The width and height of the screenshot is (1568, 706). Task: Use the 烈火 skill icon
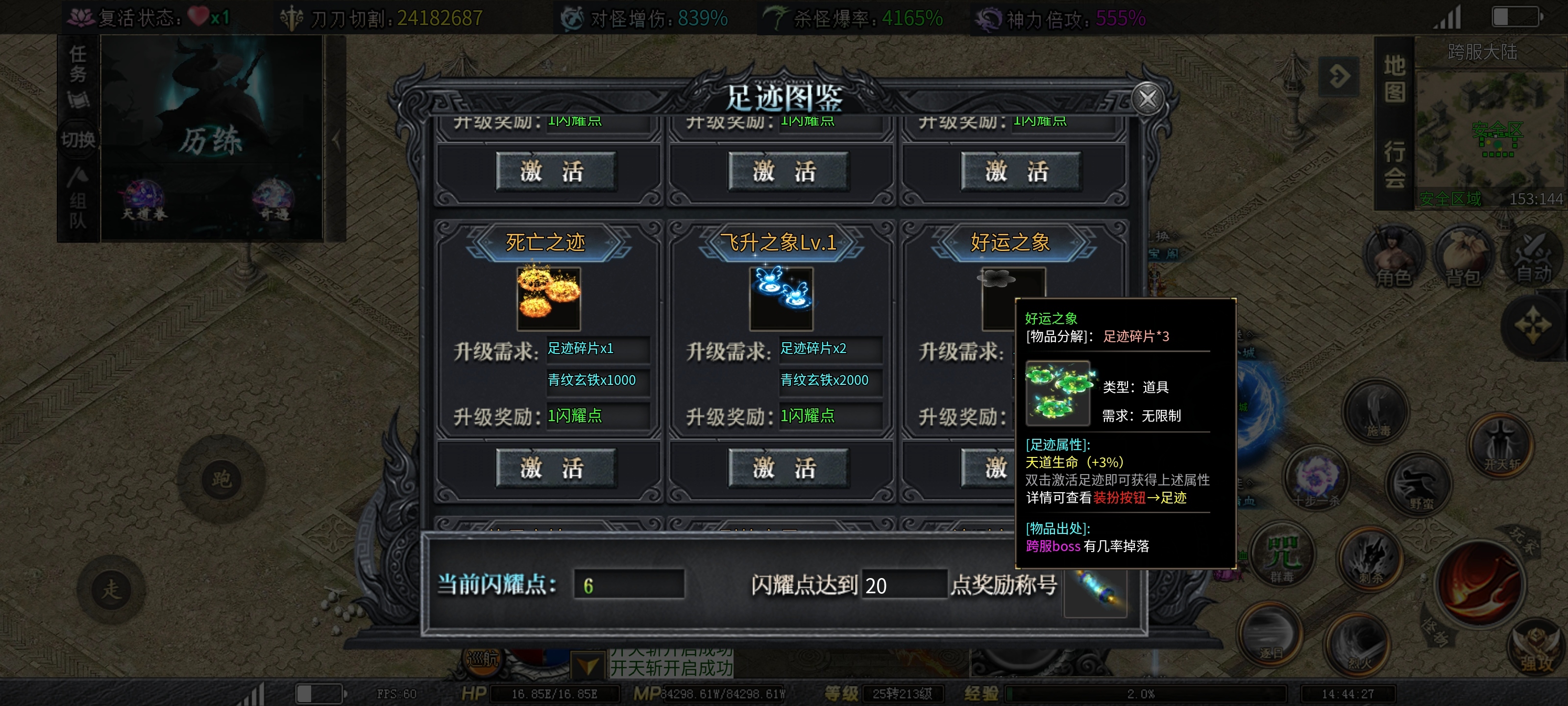pos(1358,645)
